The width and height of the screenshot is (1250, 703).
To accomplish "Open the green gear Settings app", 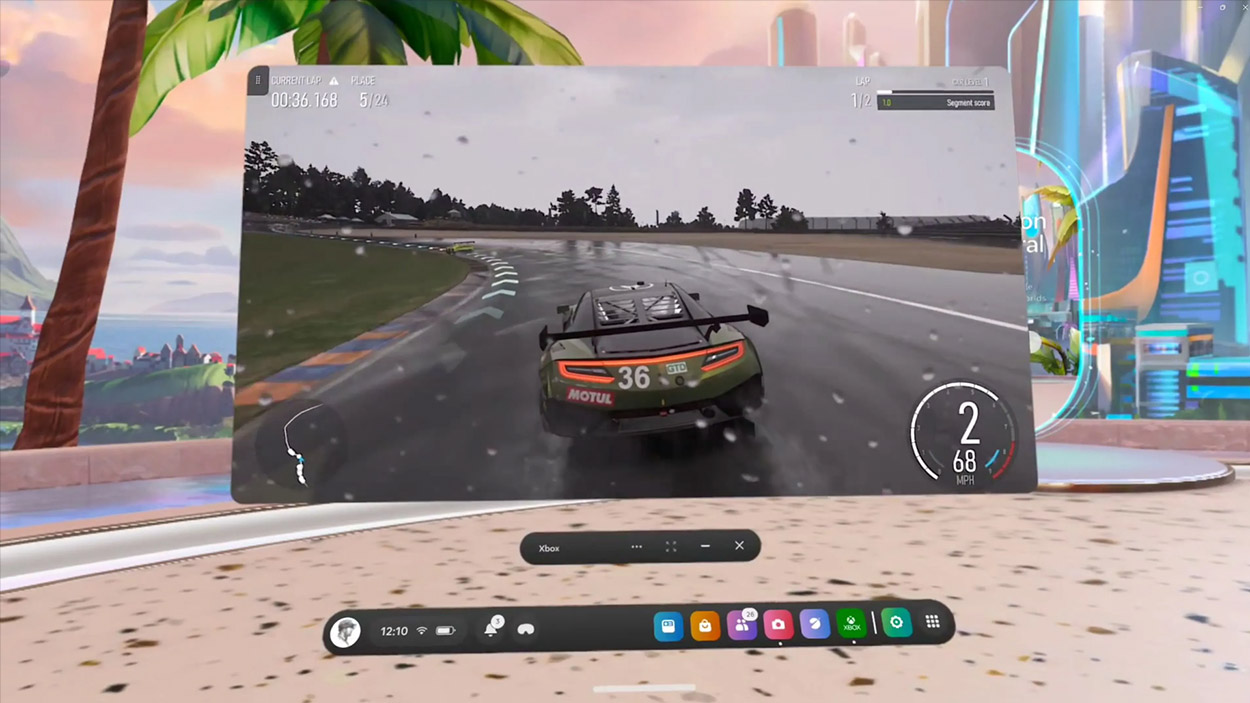I will point(896,623).
